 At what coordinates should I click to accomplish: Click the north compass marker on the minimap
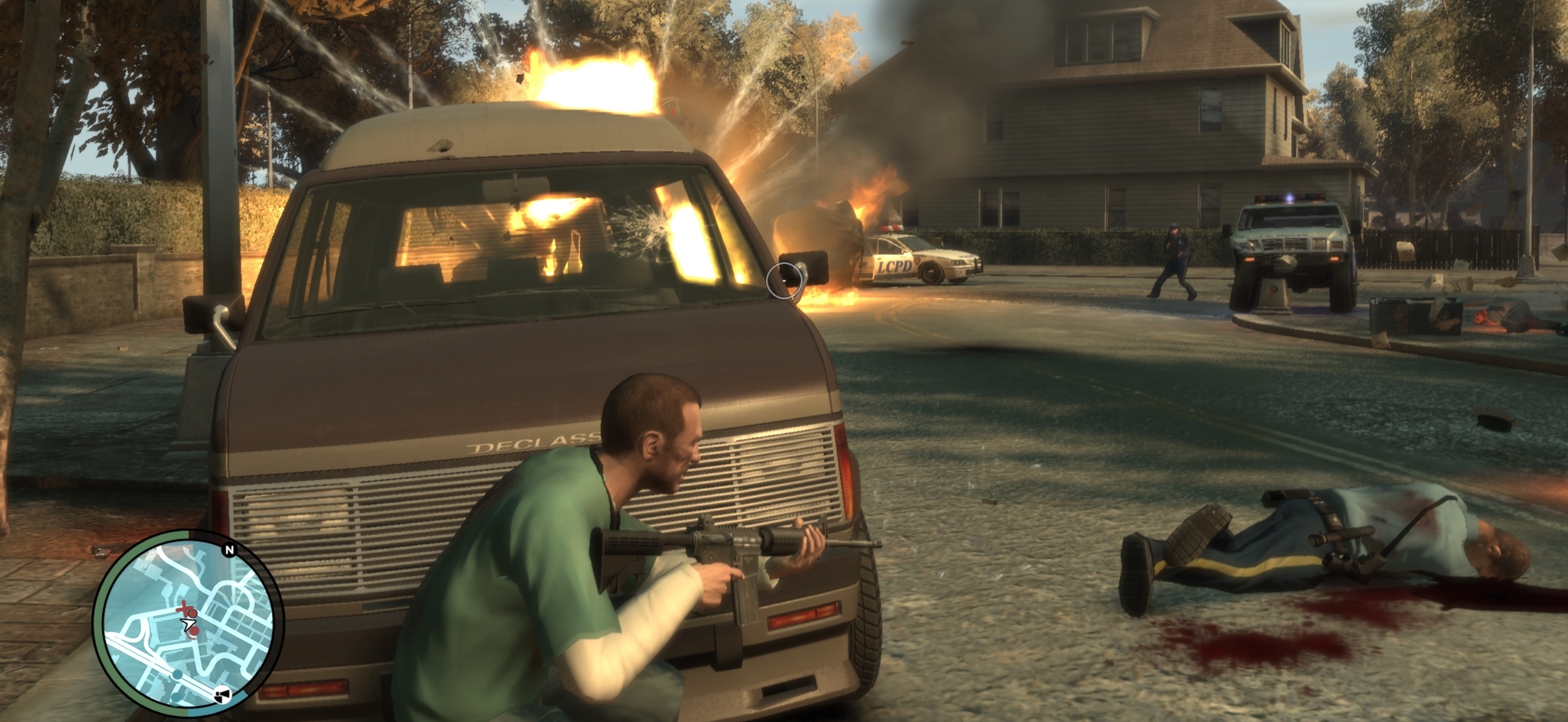pos(230,551)
